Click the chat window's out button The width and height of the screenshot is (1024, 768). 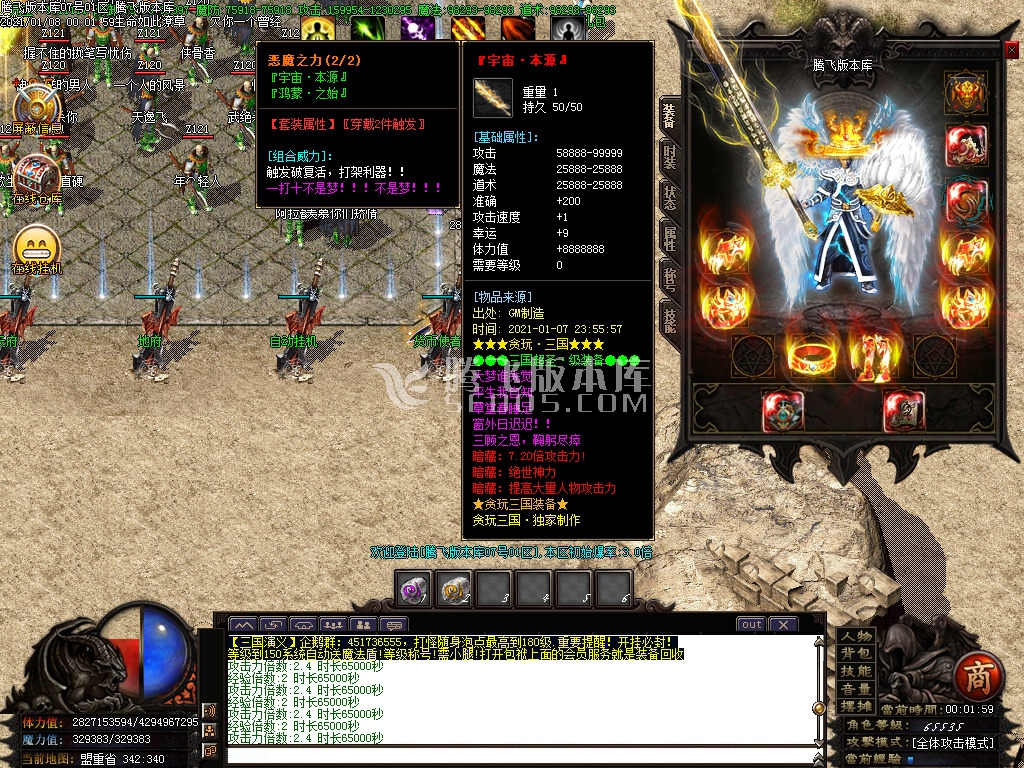coord(751,624)
